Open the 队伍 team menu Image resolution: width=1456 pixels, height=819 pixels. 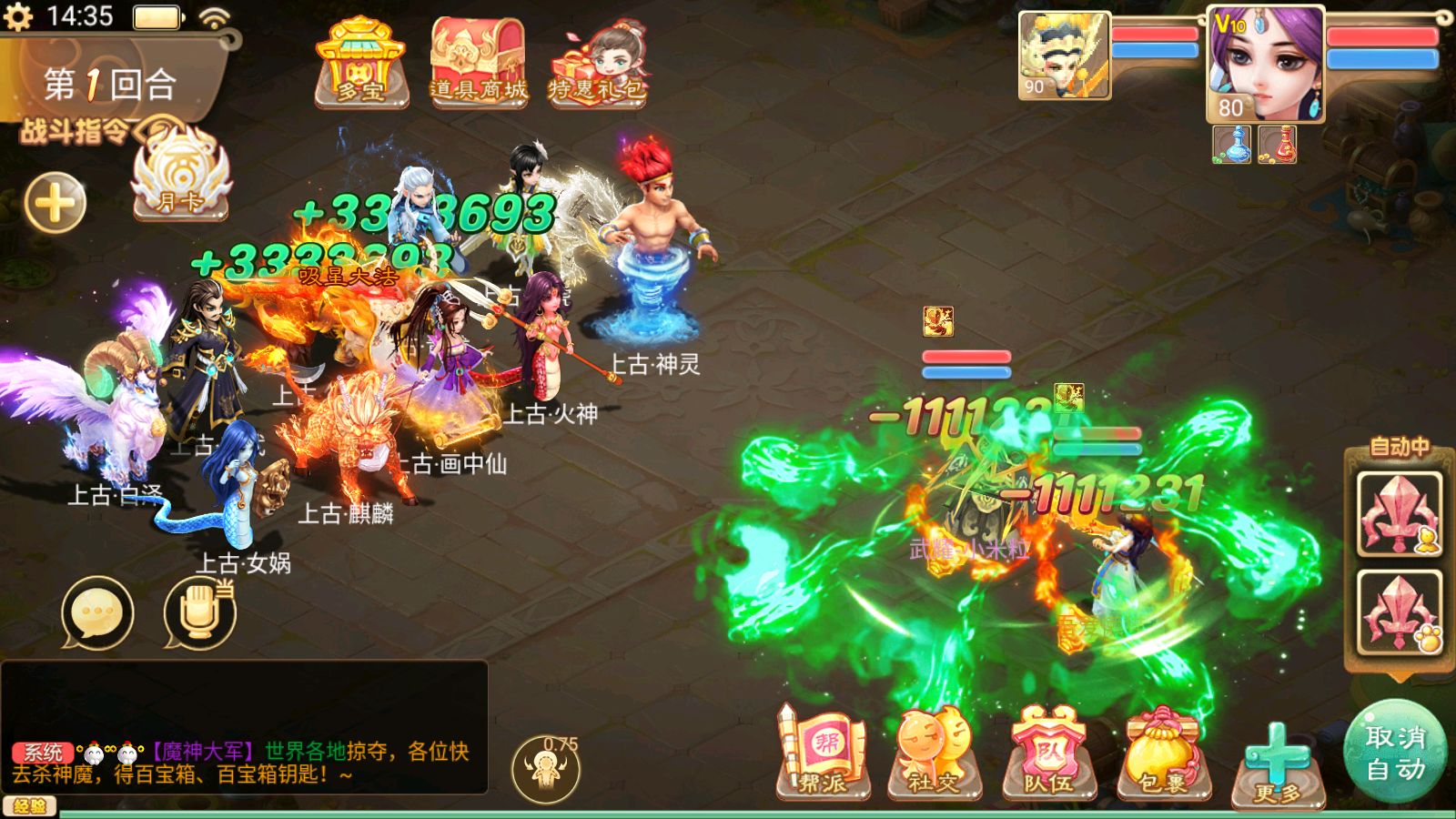coord(1048,755)
